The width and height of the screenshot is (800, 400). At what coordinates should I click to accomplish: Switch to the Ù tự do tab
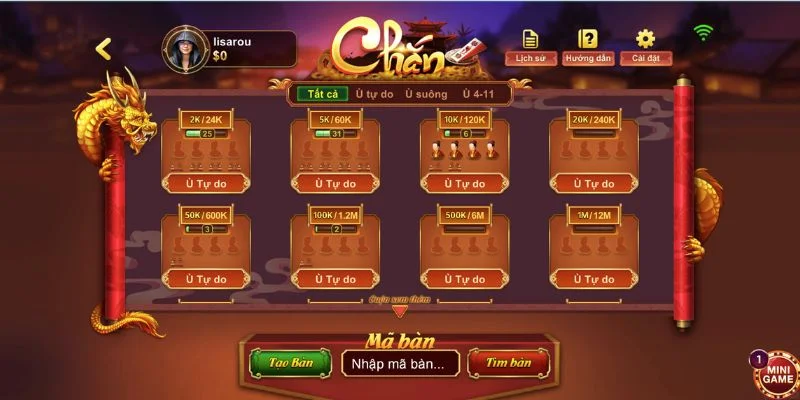coord(375,94)
